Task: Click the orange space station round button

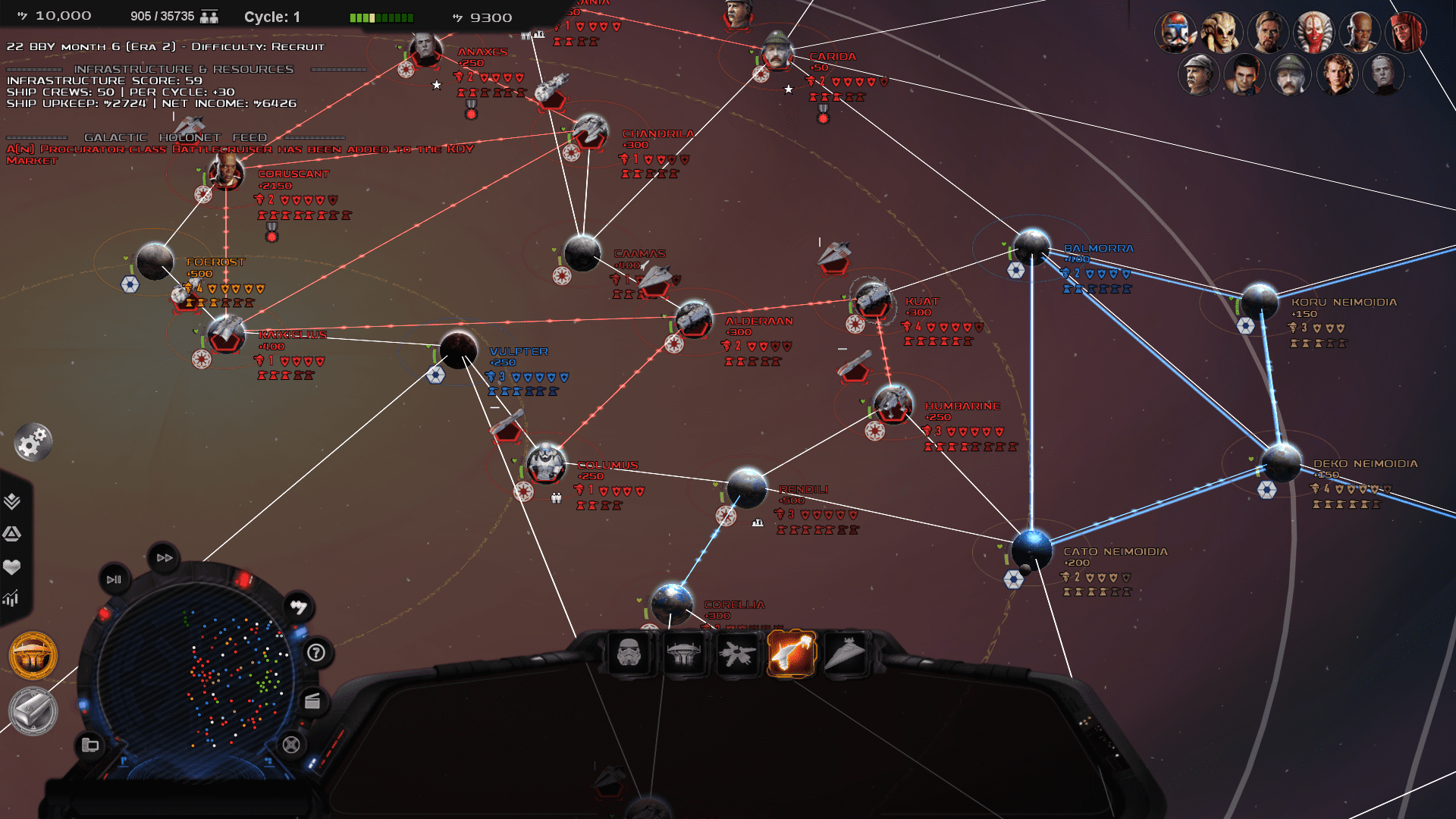Action: tap(33, 655)
